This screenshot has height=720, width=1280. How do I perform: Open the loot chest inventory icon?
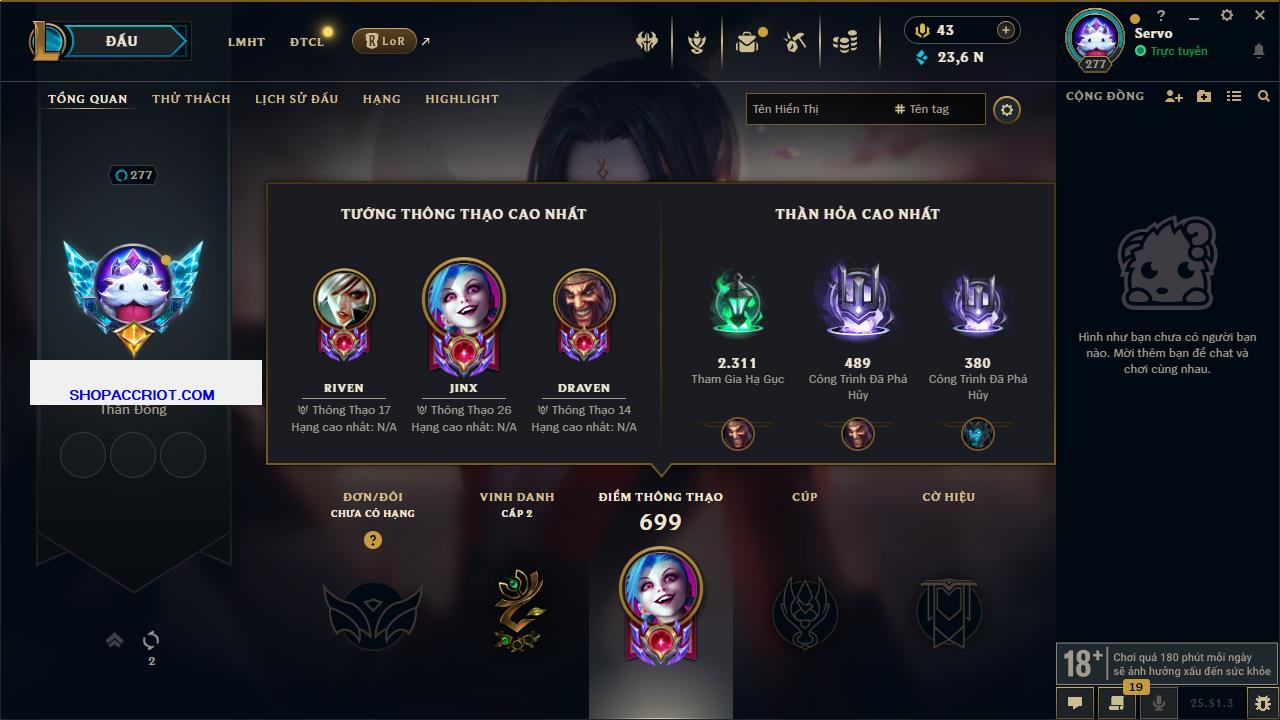click(747, 42)
